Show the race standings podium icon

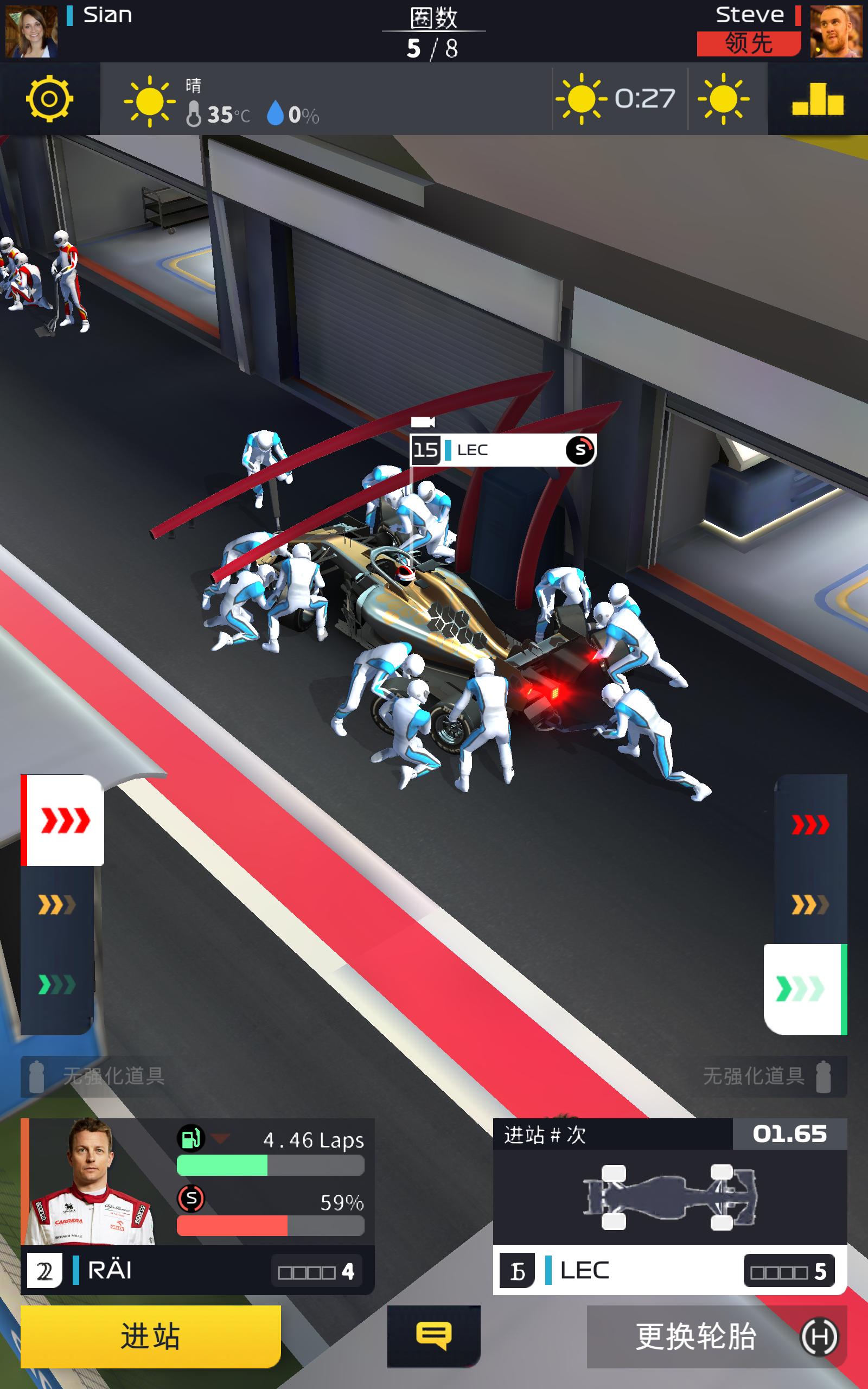click(x=818, y=99)
